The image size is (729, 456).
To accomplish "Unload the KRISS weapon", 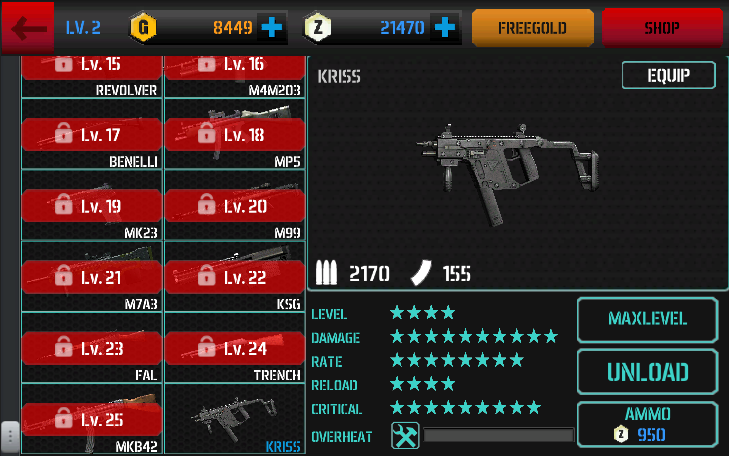I will point(647,372).
